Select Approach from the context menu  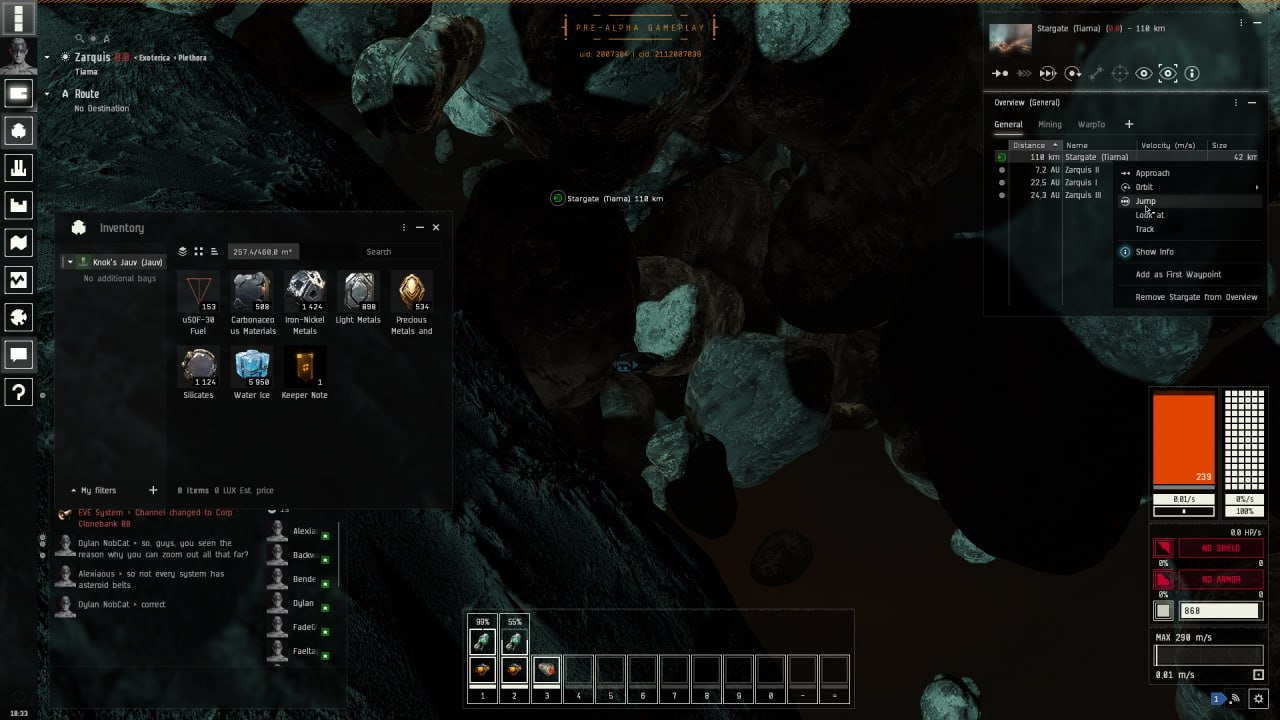1152,173
